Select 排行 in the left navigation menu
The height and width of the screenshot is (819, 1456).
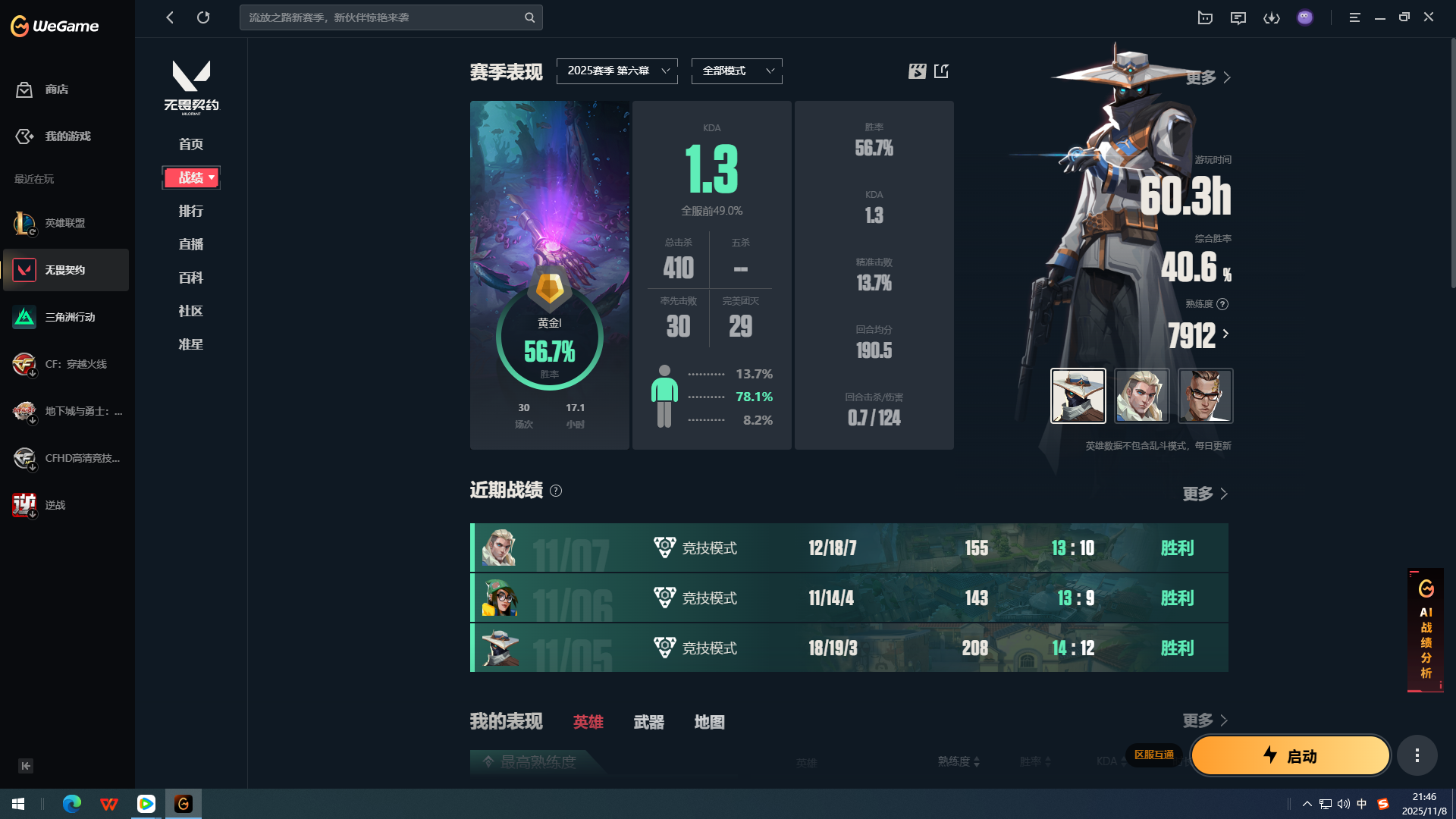[x=190, y=211]
